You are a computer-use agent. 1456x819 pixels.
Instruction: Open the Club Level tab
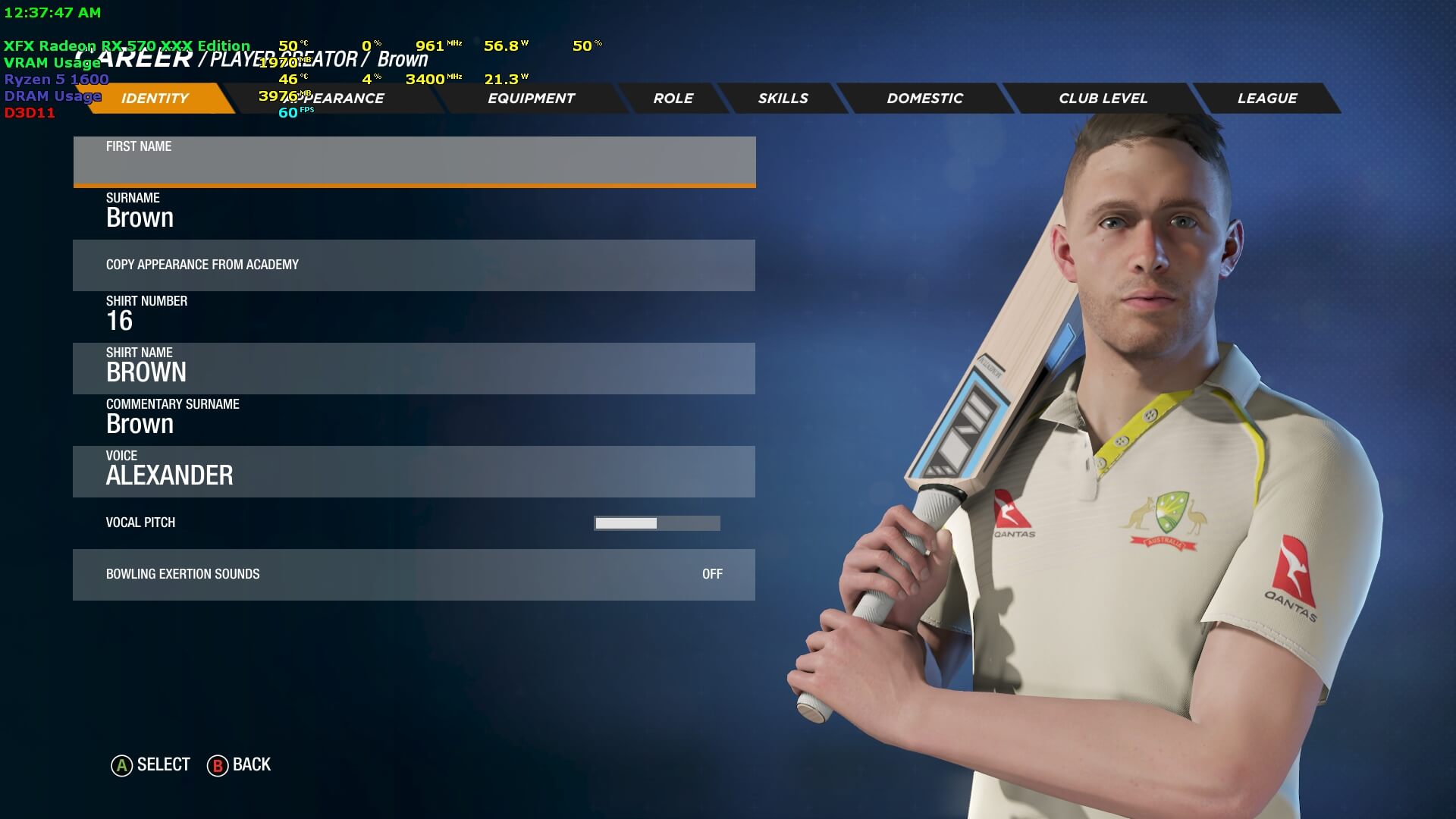1103,99
